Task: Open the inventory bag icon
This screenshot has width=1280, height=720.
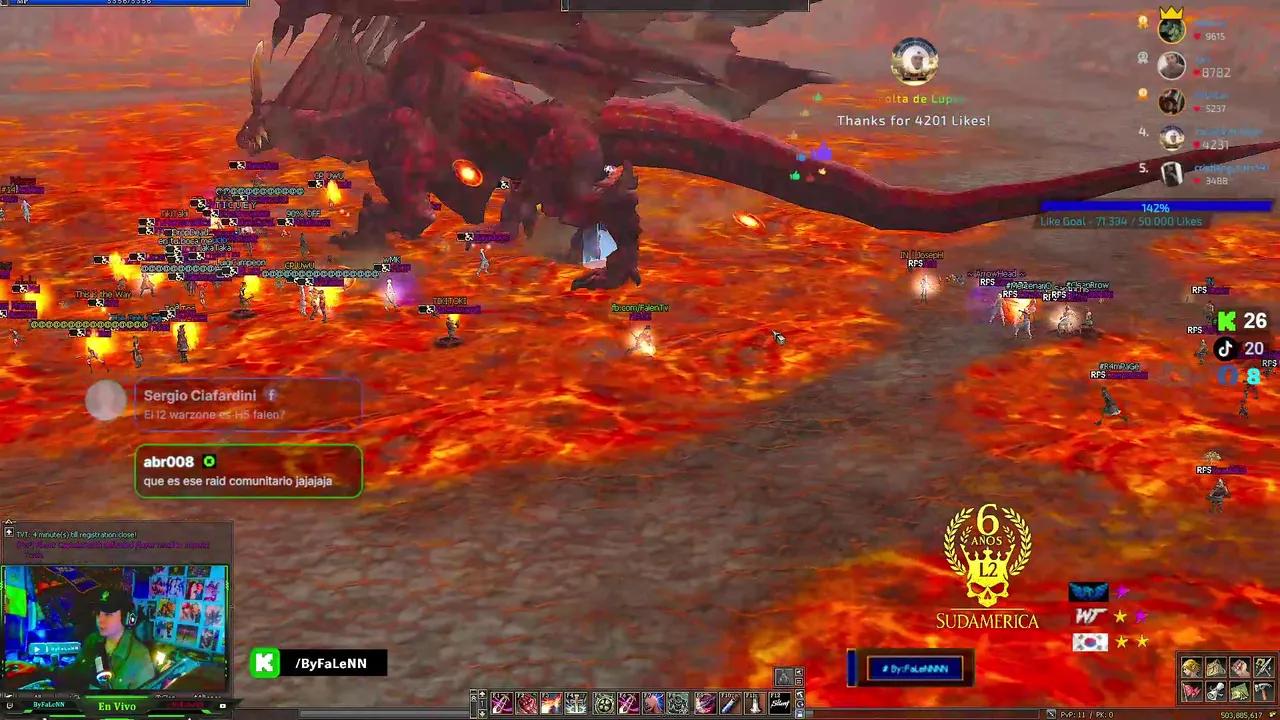Action: coord(1216,667)
